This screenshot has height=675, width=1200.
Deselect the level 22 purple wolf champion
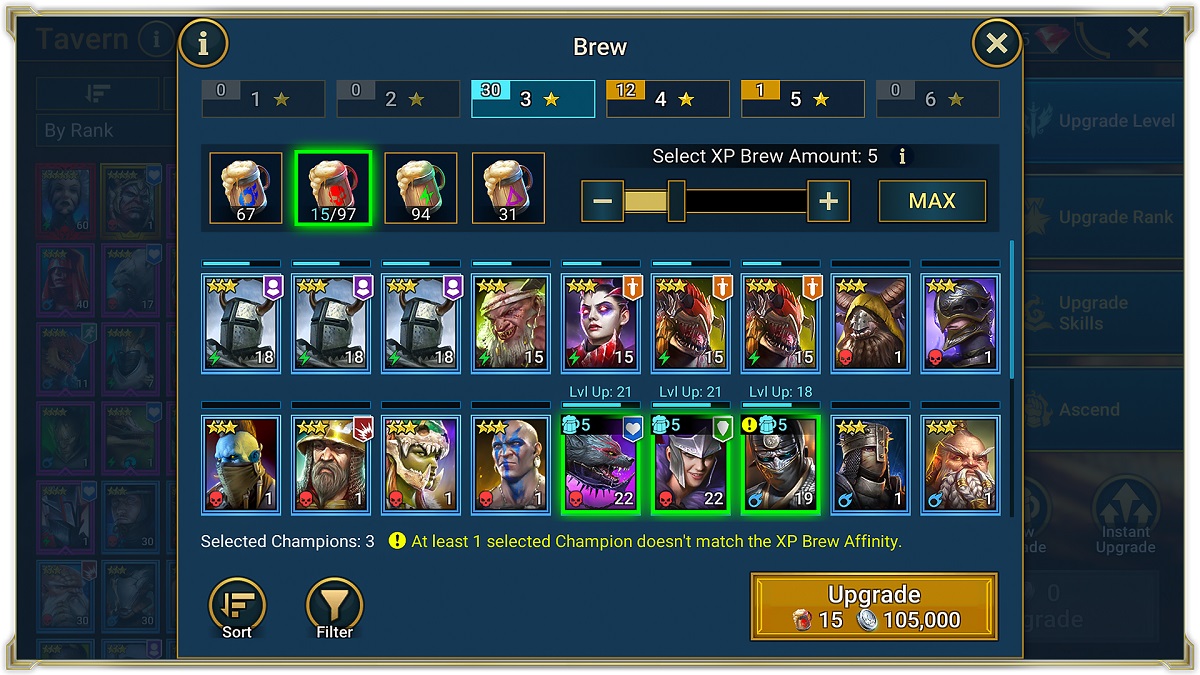click(x=600, y=465)
